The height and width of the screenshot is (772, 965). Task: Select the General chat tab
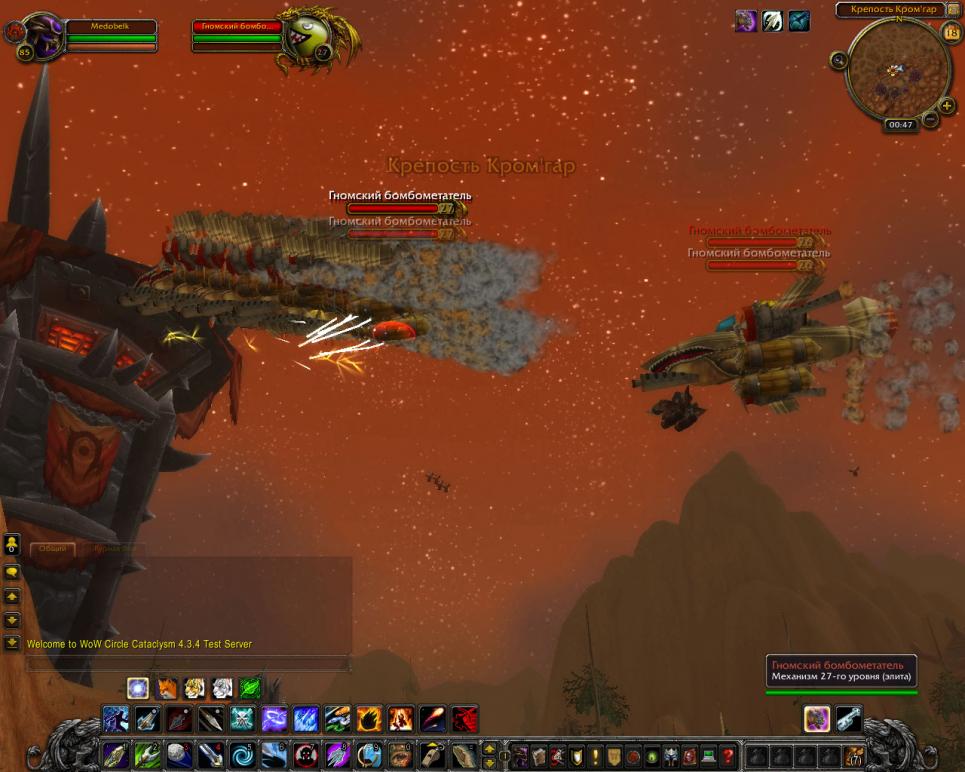53,549
